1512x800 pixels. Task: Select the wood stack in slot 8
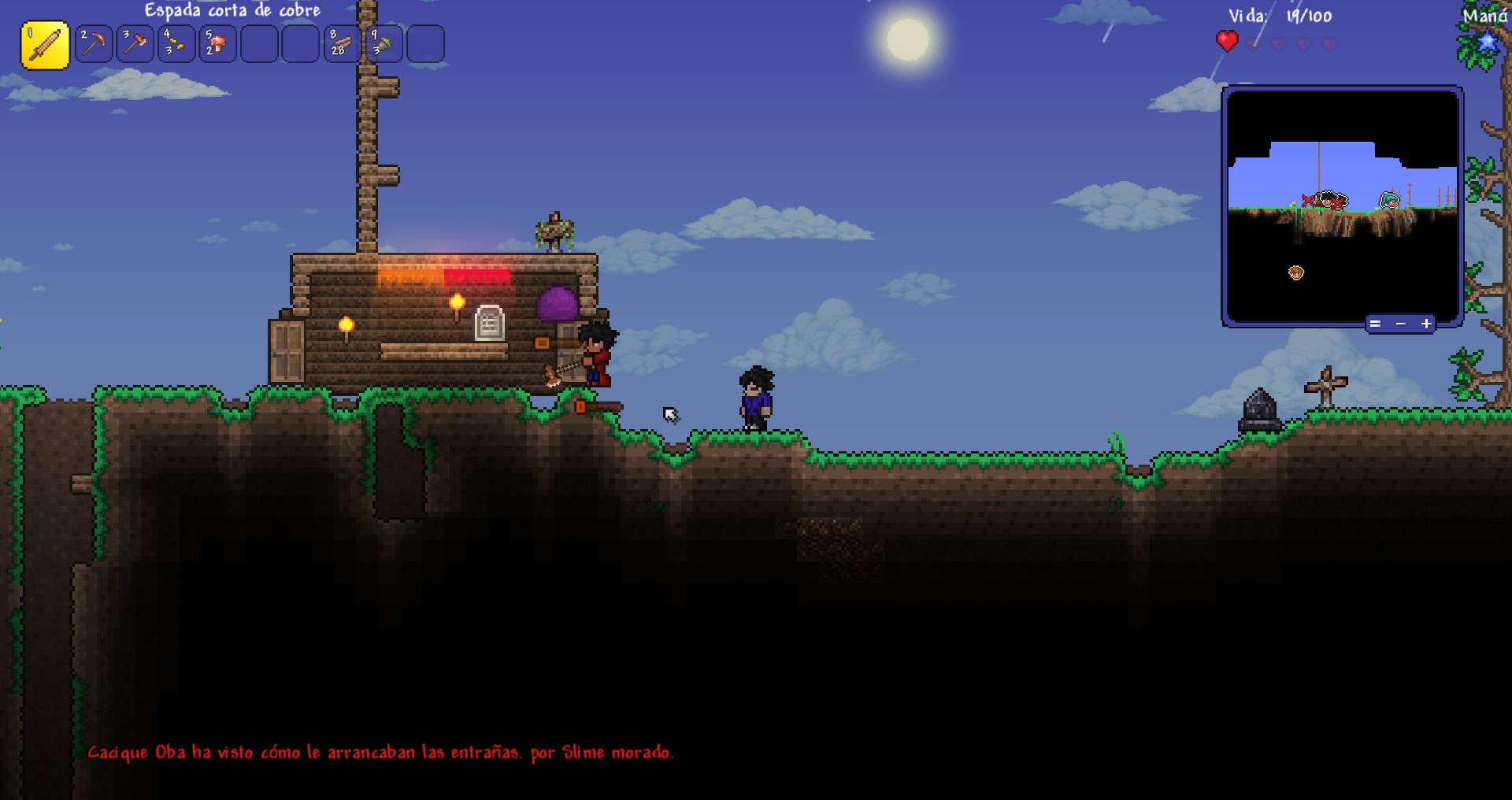coord(342,44)
